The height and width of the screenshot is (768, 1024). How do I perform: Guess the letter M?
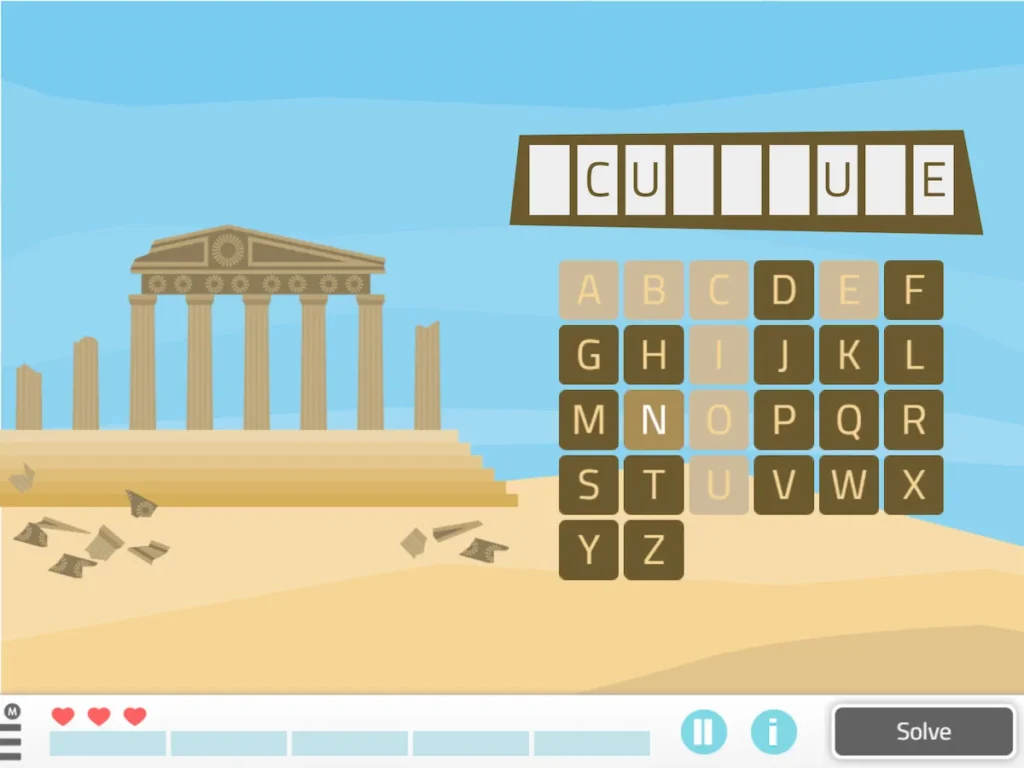tap(589, 421)
